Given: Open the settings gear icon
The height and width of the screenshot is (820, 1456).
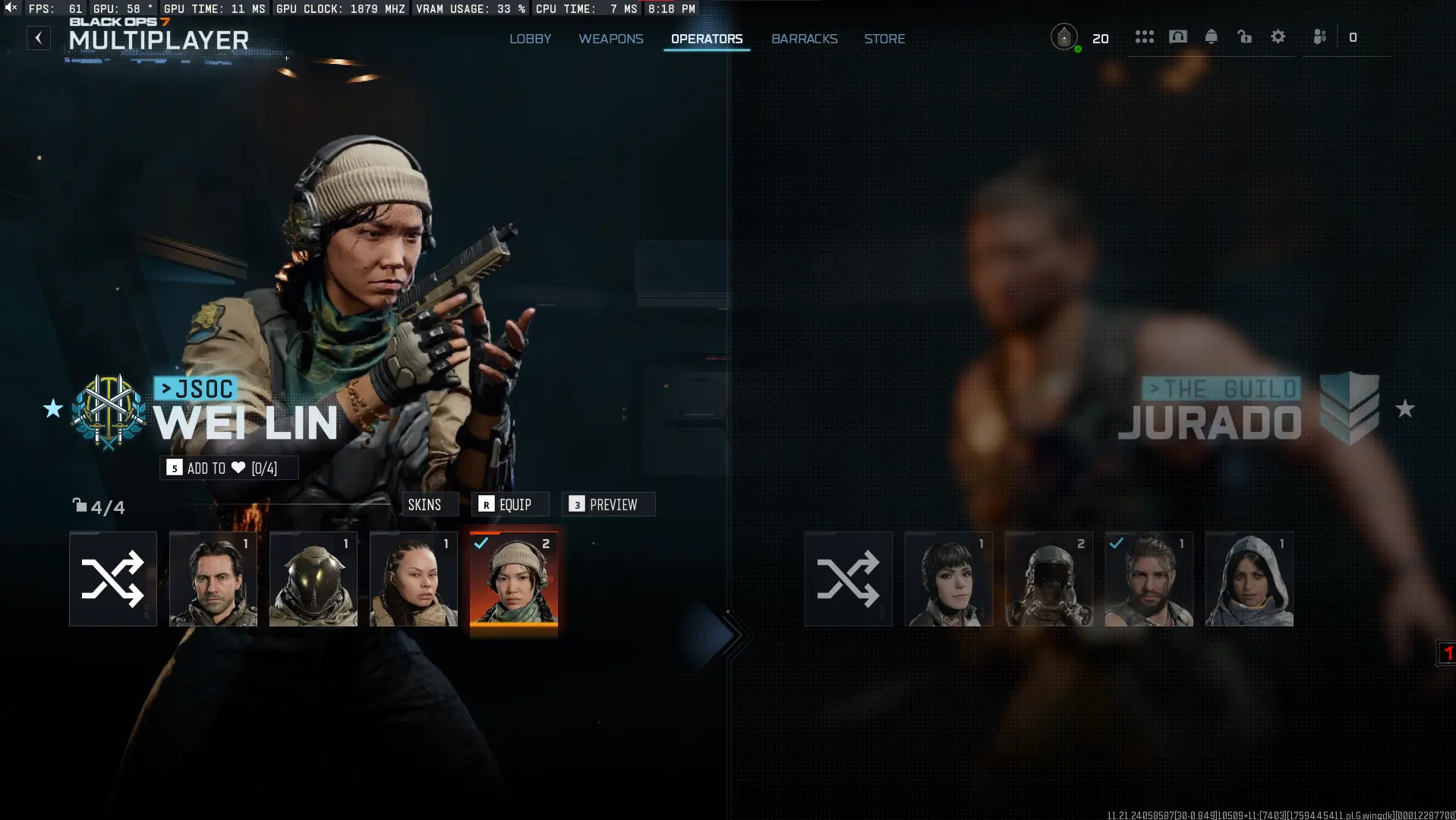Looking at the screenshot, I should point(1278,36).
